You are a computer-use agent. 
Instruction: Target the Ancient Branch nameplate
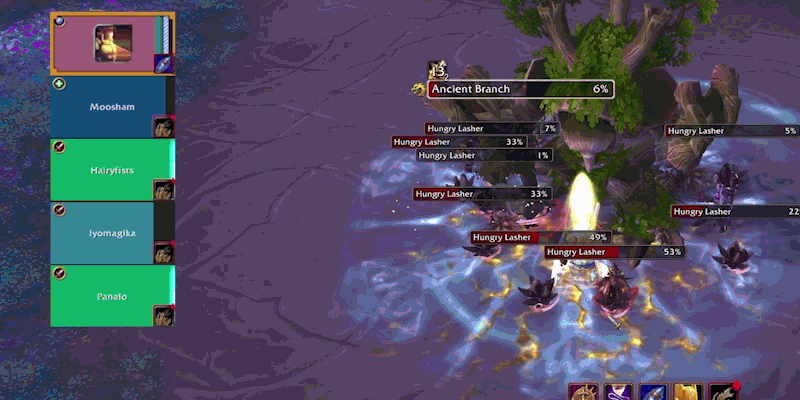520,89
